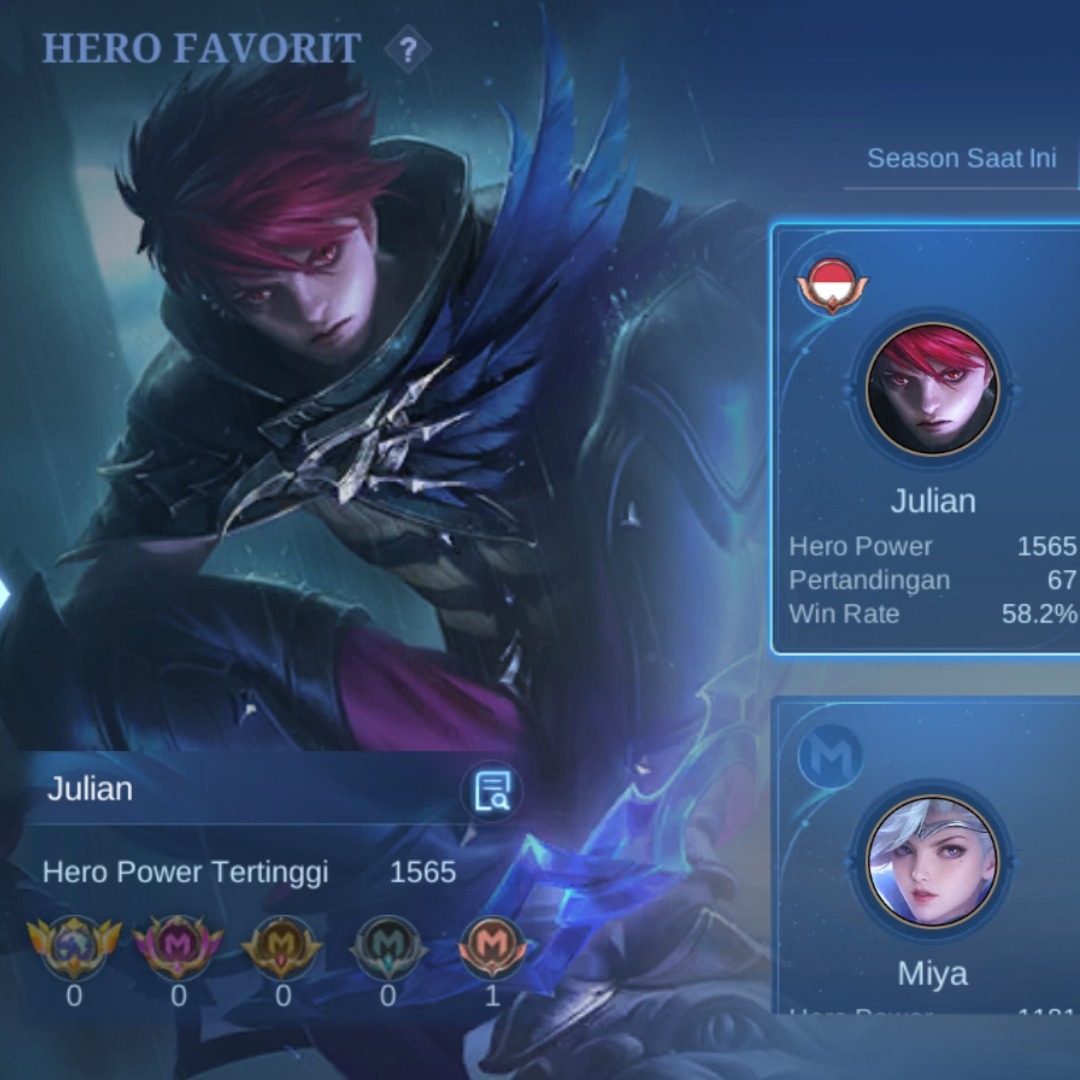This screenshot has width=1080, height=1080.
Task: Switch to the Season Saat Ini tab
Action: [x=961, y=158]
